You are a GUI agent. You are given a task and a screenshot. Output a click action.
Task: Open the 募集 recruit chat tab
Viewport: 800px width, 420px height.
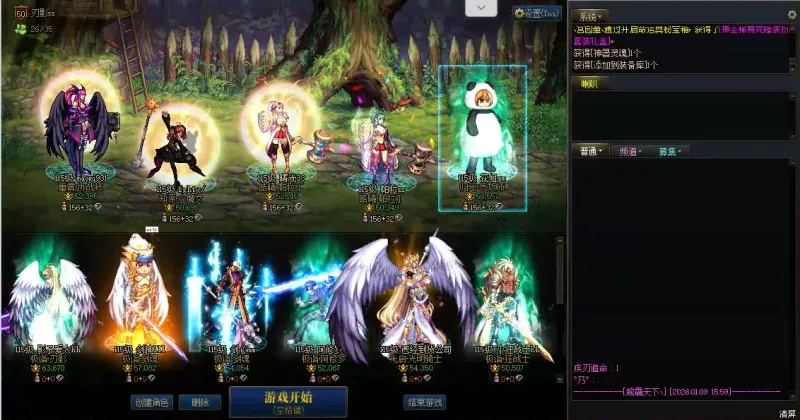click(668, 151)
